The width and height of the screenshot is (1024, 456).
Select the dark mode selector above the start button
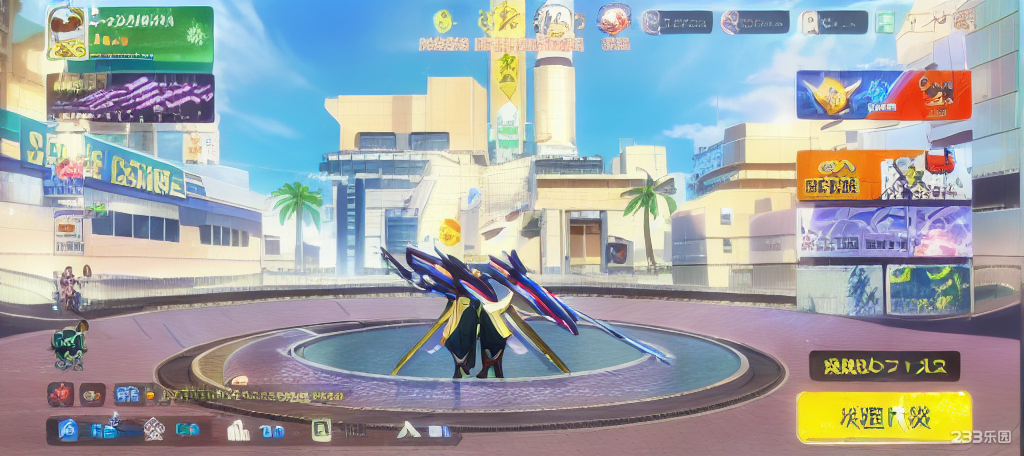(884, 366)
